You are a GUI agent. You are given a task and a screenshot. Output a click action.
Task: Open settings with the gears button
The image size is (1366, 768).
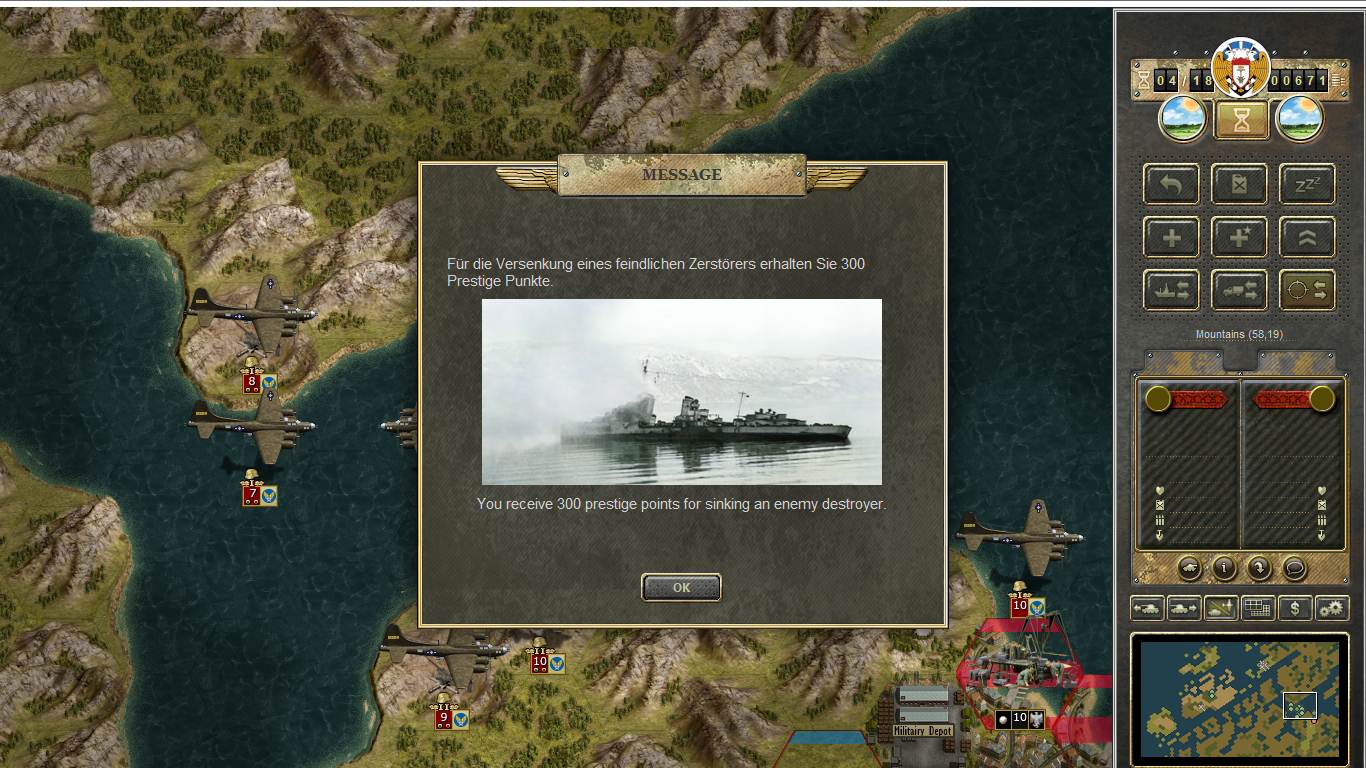coord(1332,607)
